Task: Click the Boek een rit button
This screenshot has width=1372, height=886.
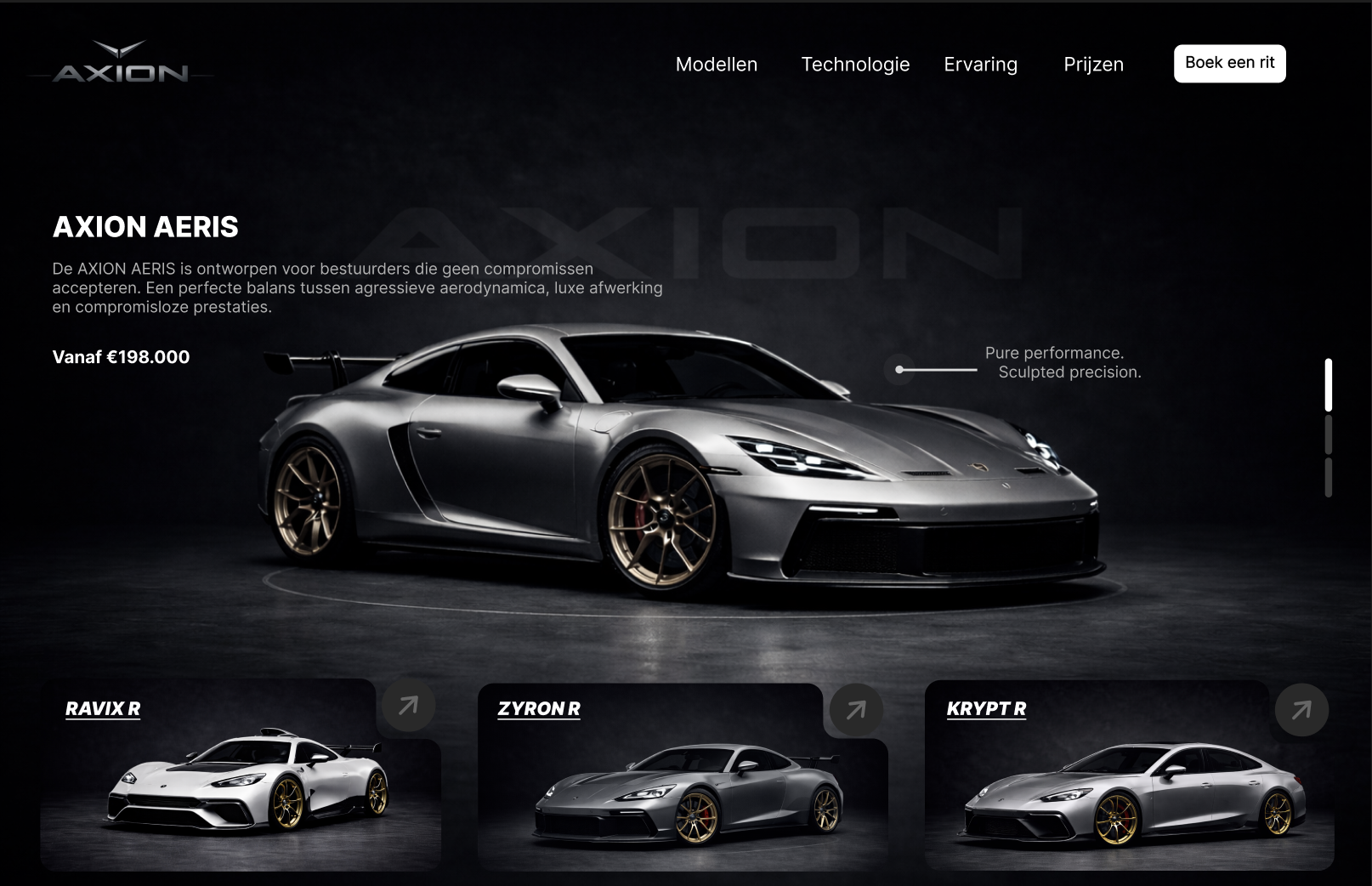Action: [x=1229, y=63]
